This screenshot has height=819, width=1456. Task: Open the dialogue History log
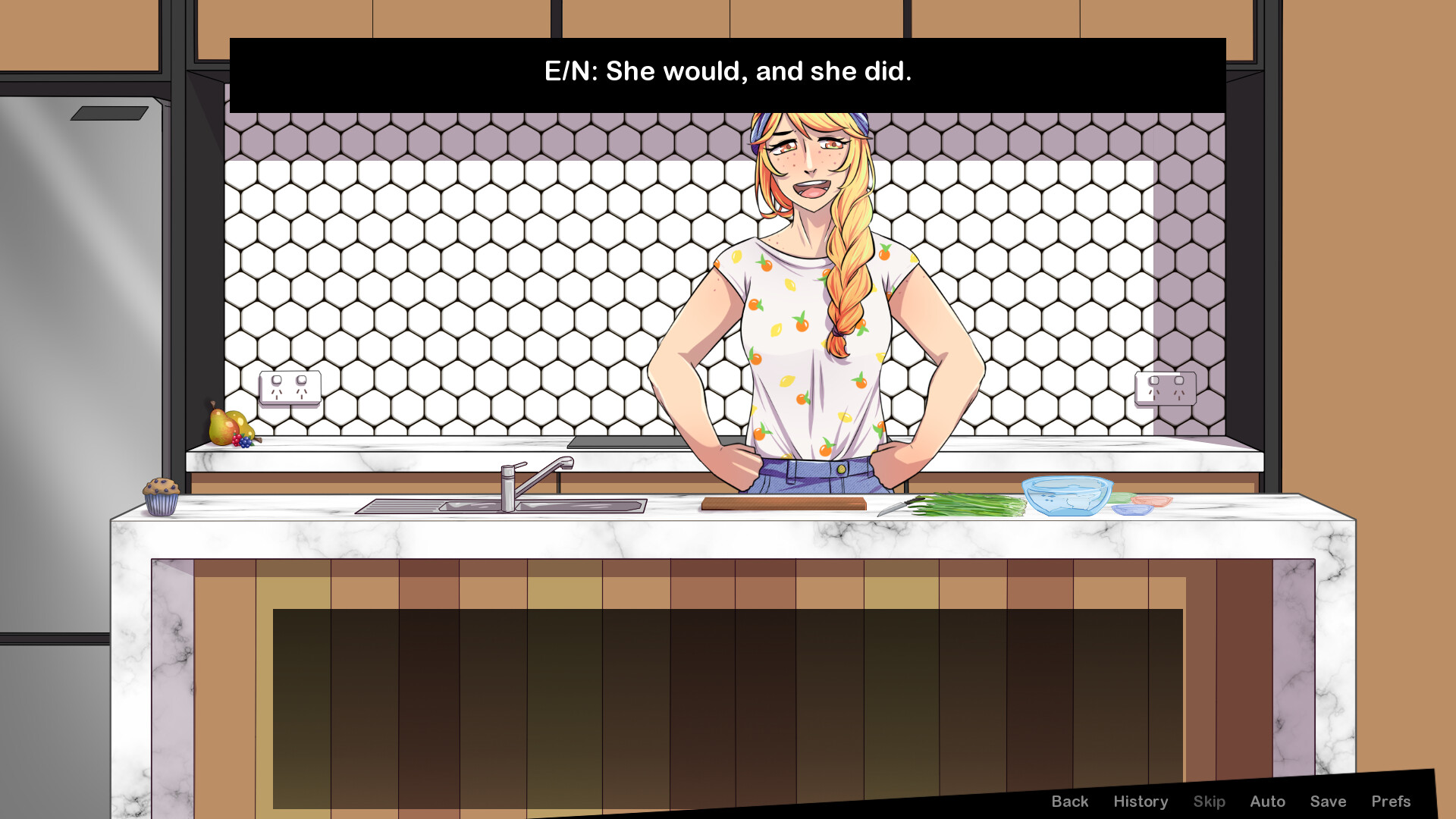[x=1141, y=801]
